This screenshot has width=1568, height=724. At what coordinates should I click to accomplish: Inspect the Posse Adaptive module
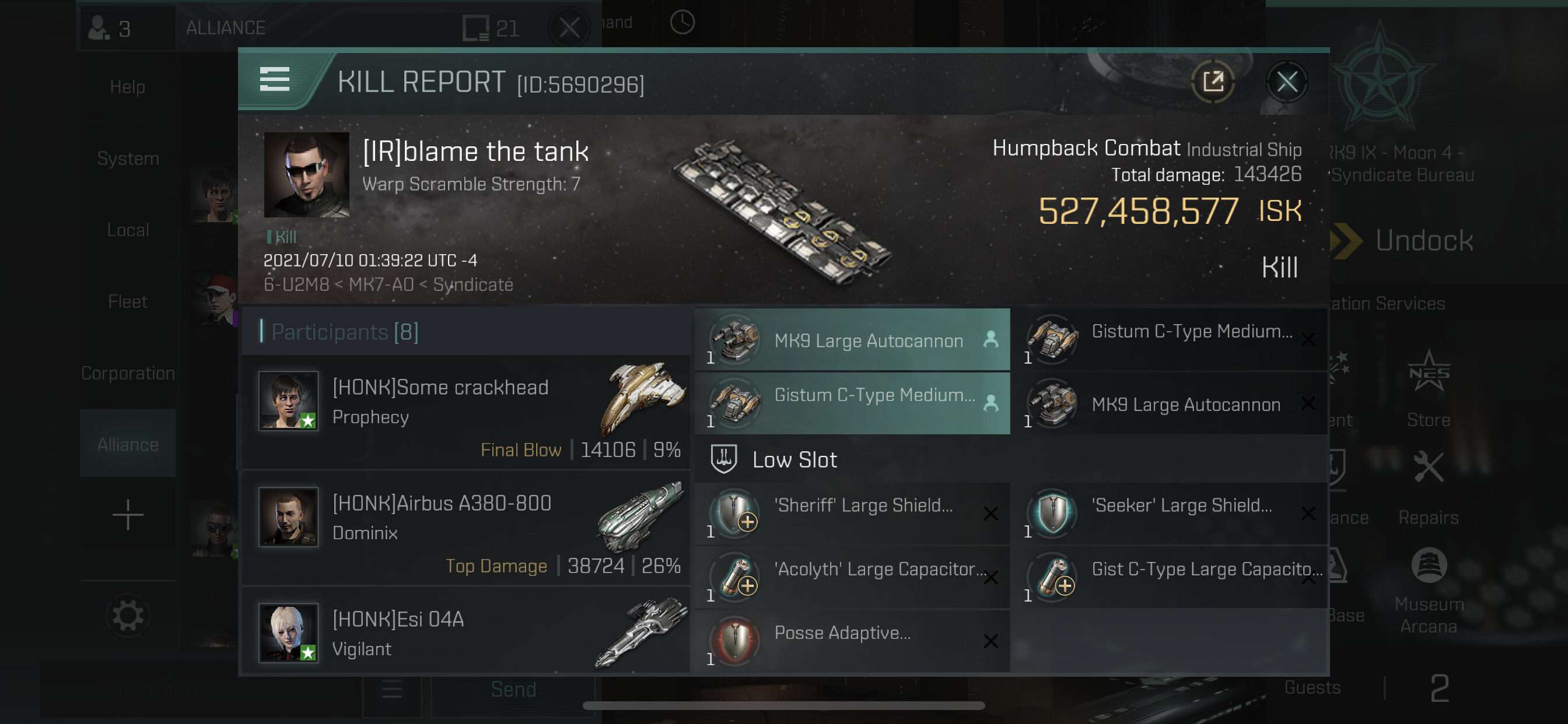(x=852, y=641)
